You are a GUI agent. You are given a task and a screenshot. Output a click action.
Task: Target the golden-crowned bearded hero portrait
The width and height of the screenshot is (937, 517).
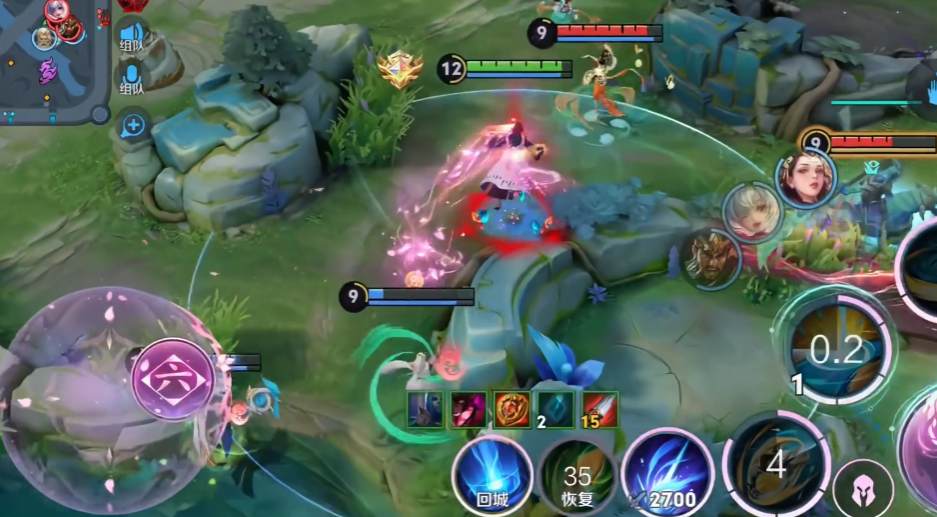(712, 259)
